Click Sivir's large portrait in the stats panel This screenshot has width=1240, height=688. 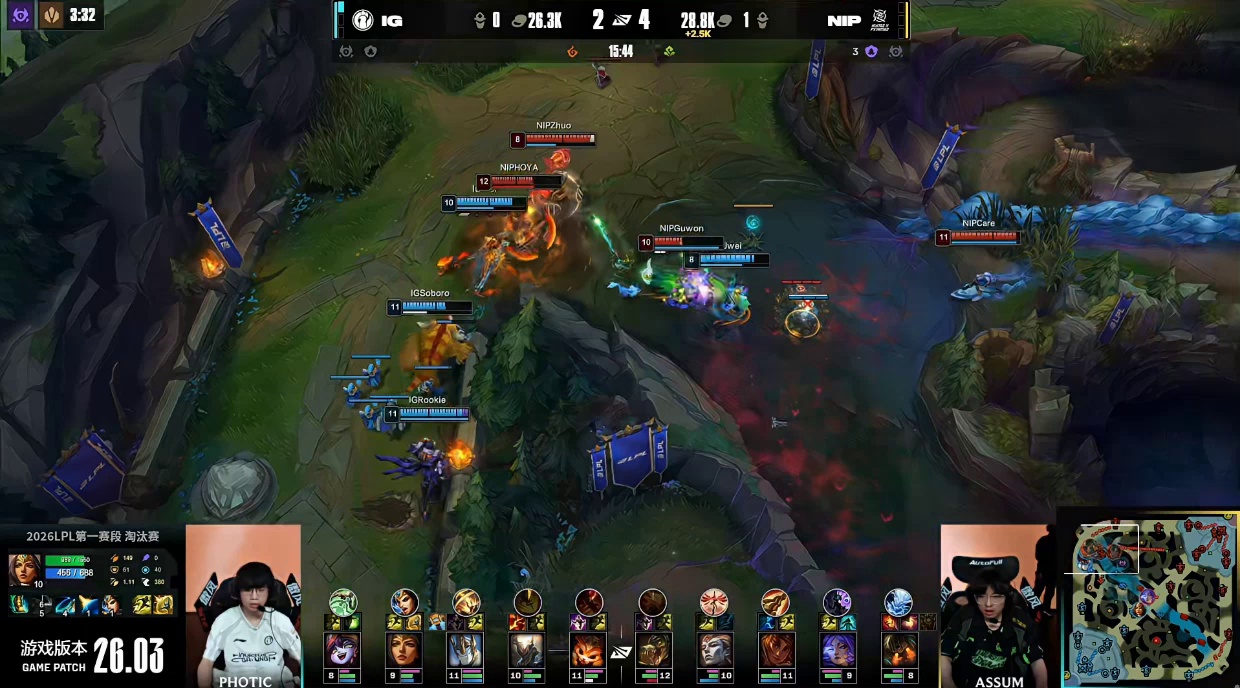point(24,569)
